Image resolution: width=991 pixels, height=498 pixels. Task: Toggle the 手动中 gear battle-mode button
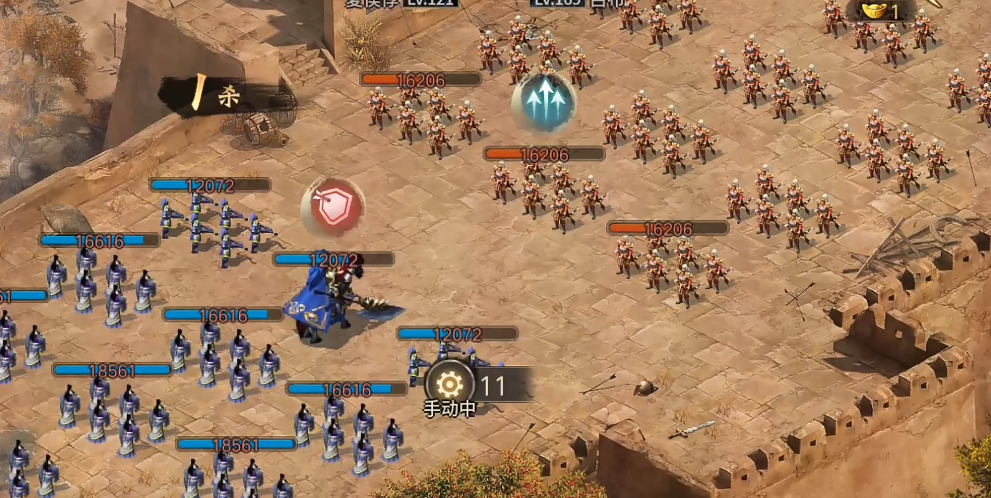[450, 384]
